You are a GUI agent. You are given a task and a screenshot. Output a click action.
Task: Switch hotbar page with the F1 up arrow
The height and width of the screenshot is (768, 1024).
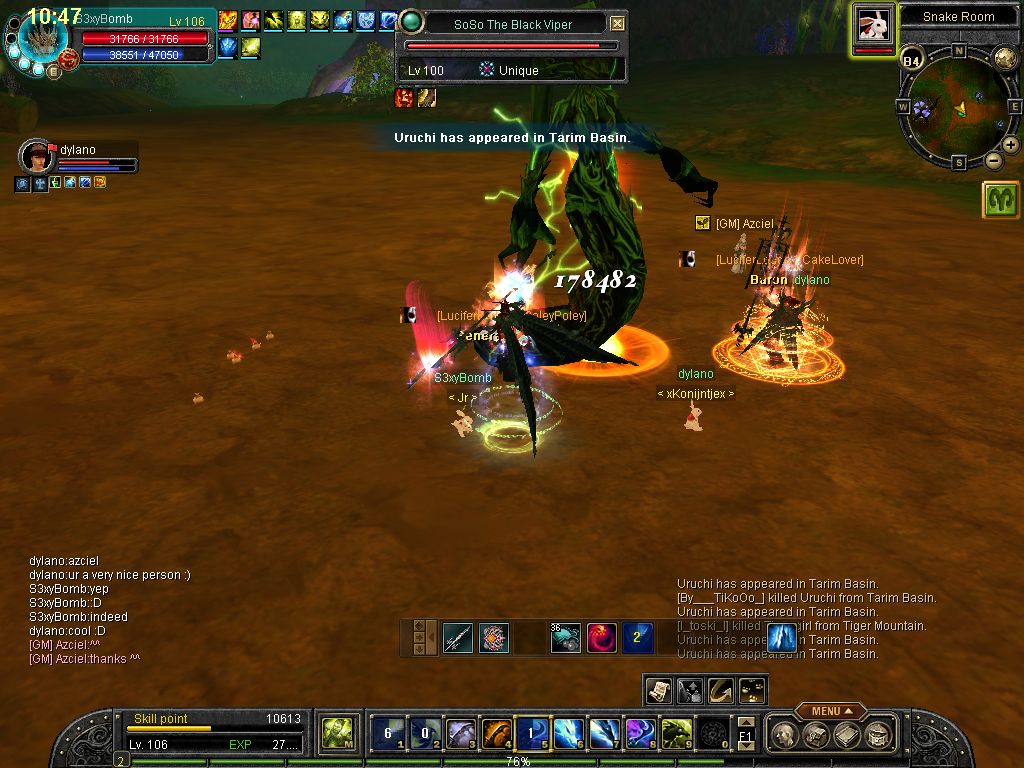pyautogui.click(x=745, y=722)
